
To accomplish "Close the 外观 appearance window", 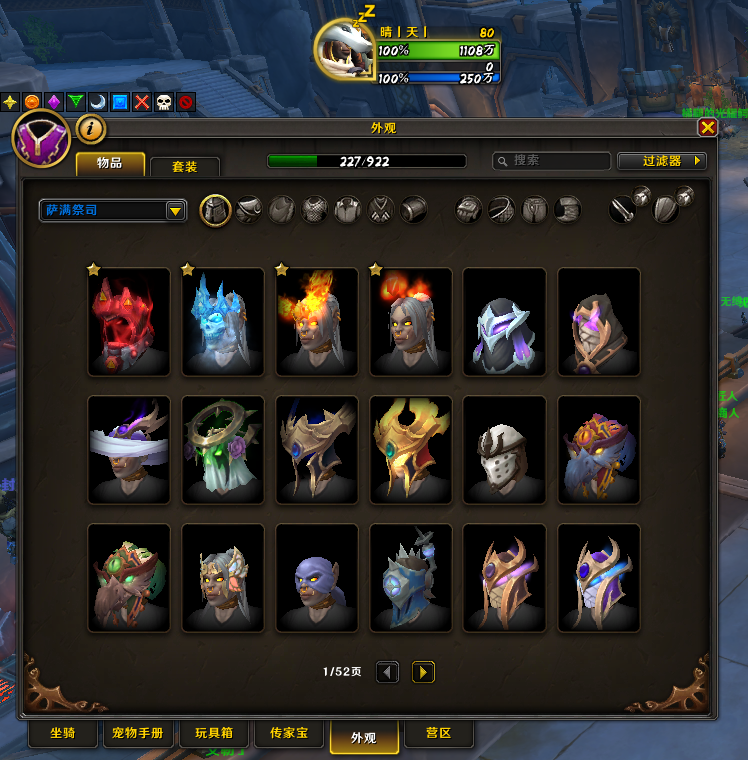I will [707, 128].
